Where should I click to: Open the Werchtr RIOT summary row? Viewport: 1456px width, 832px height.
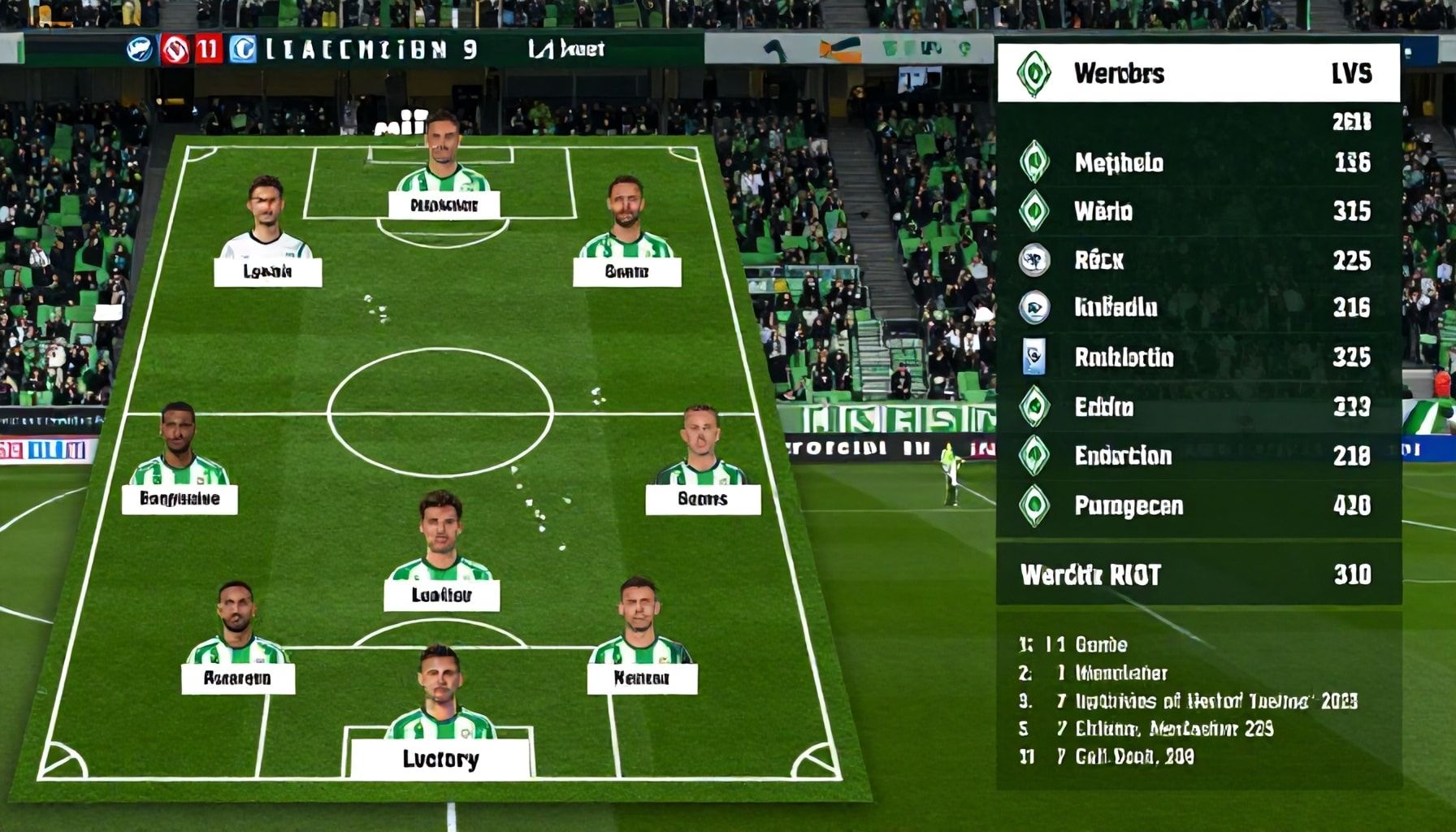coord(1198,574)
